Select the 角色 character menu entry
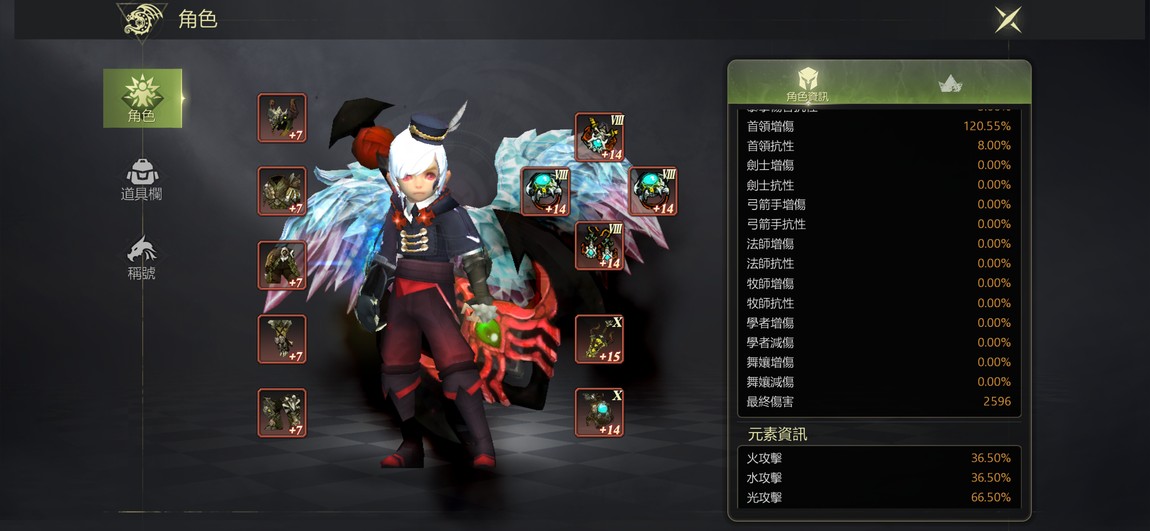The height and width of the screenshot is (531, 1150). coord(142,98)
